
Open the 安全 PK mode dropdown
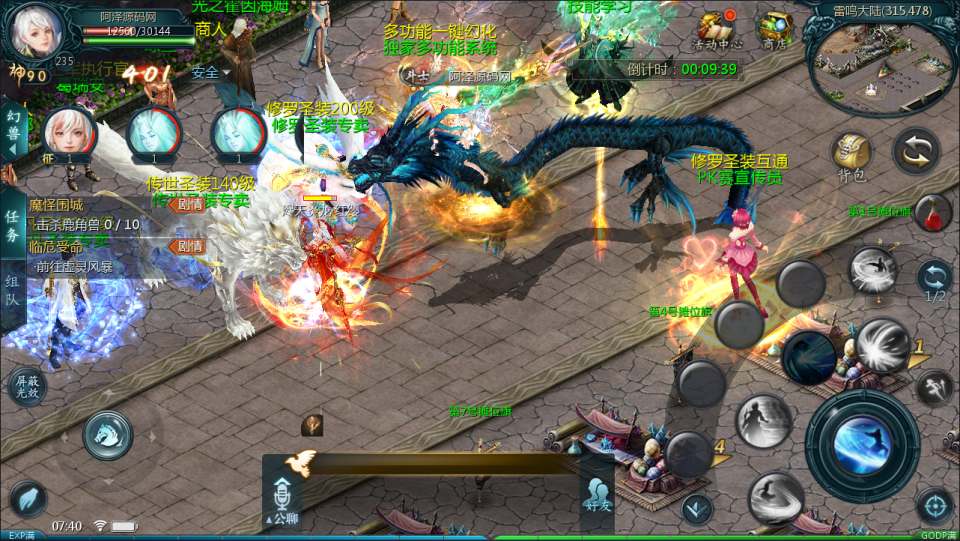(210, 72)
